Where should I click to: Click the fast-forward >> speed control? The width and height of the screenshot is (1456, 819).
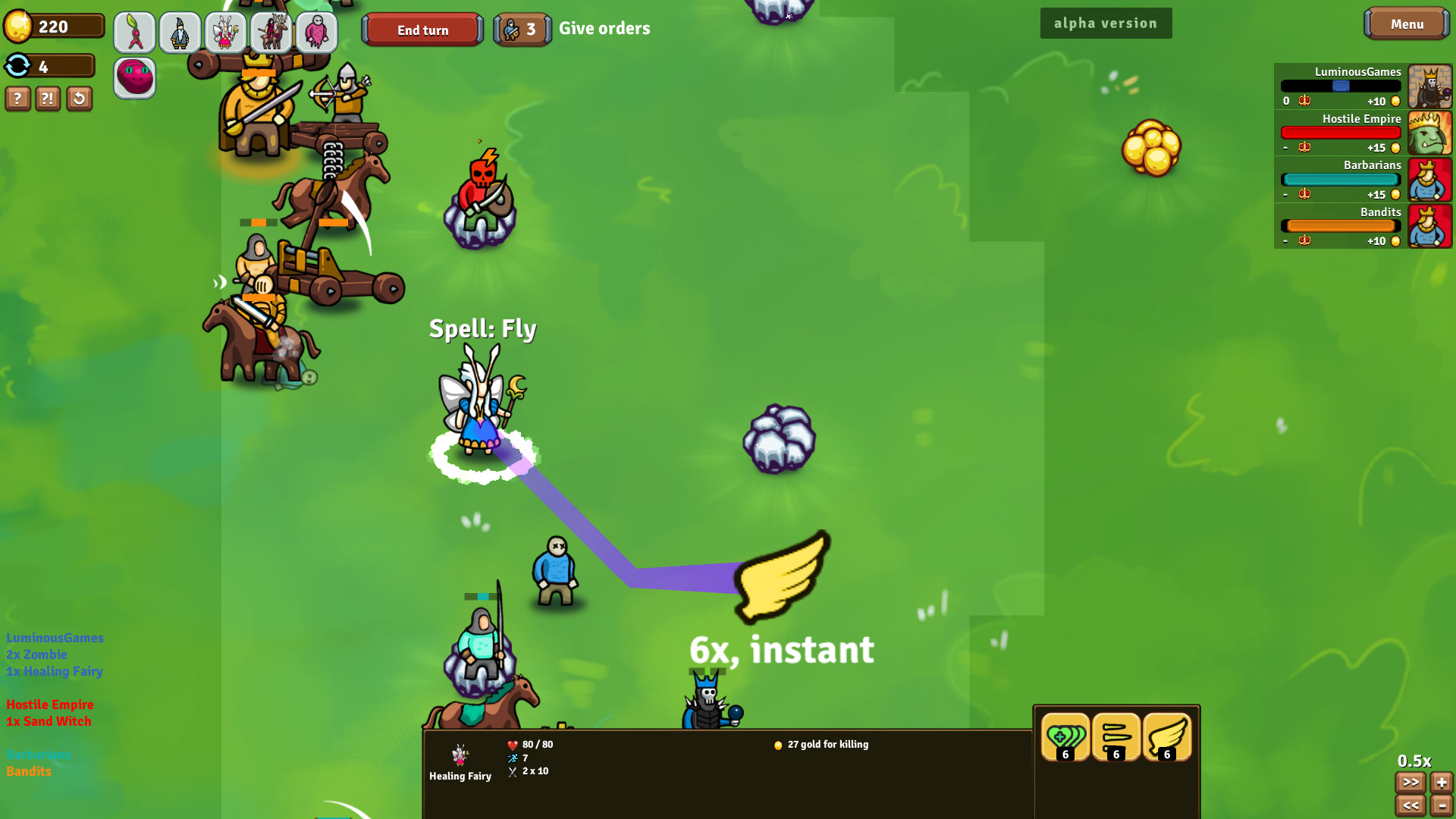click(x=1410, y=782)
